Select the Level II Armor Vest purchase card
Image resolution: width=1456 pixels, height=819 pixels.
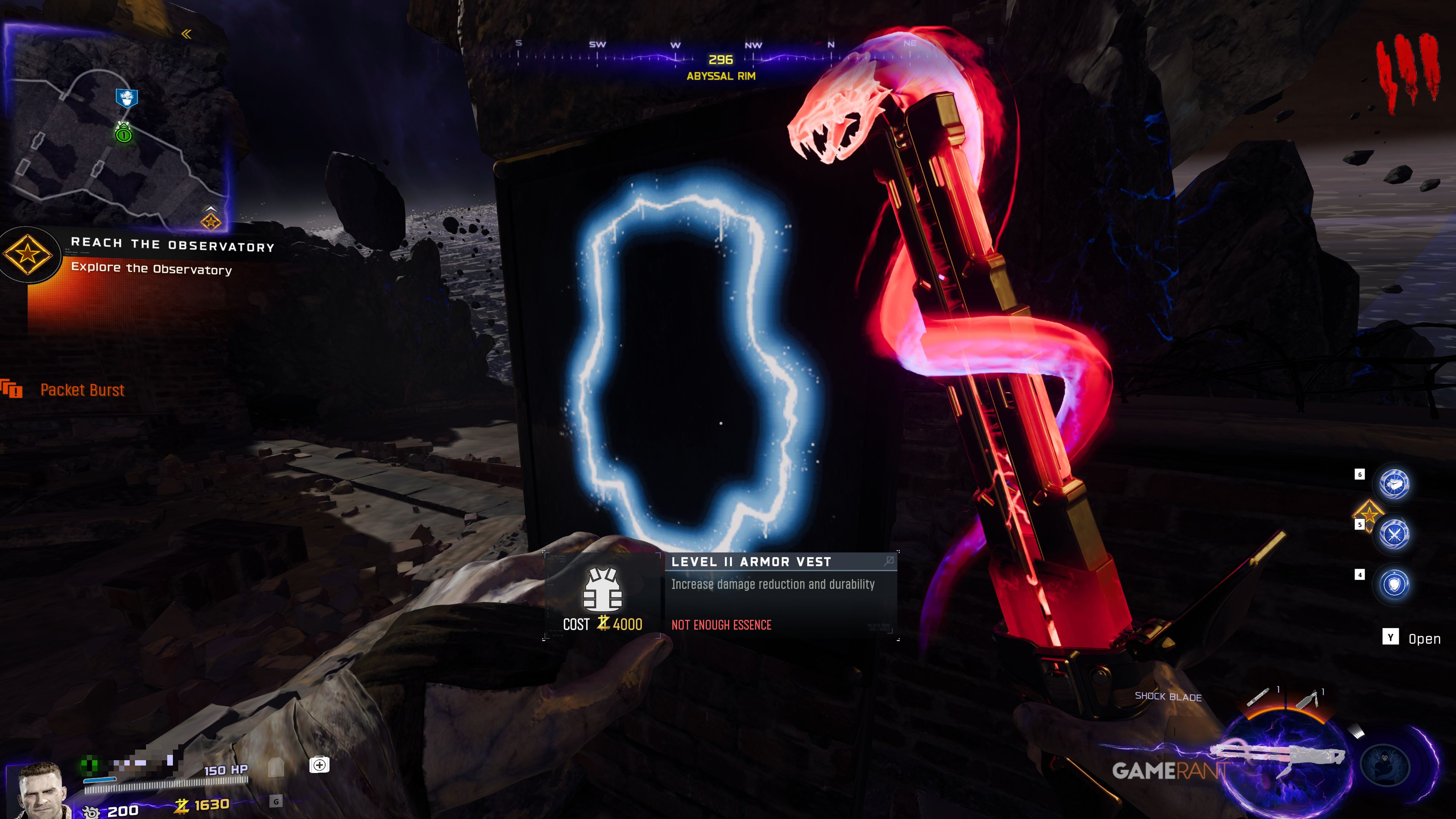(x=721, y=595)
